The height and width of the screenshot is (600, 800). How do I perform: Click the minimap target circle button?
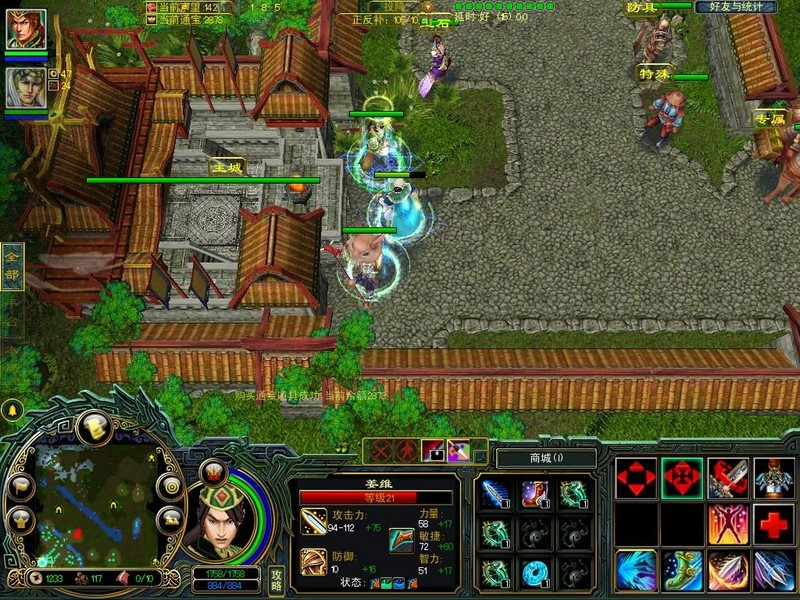pyautogui.click(x=172, y=486)
